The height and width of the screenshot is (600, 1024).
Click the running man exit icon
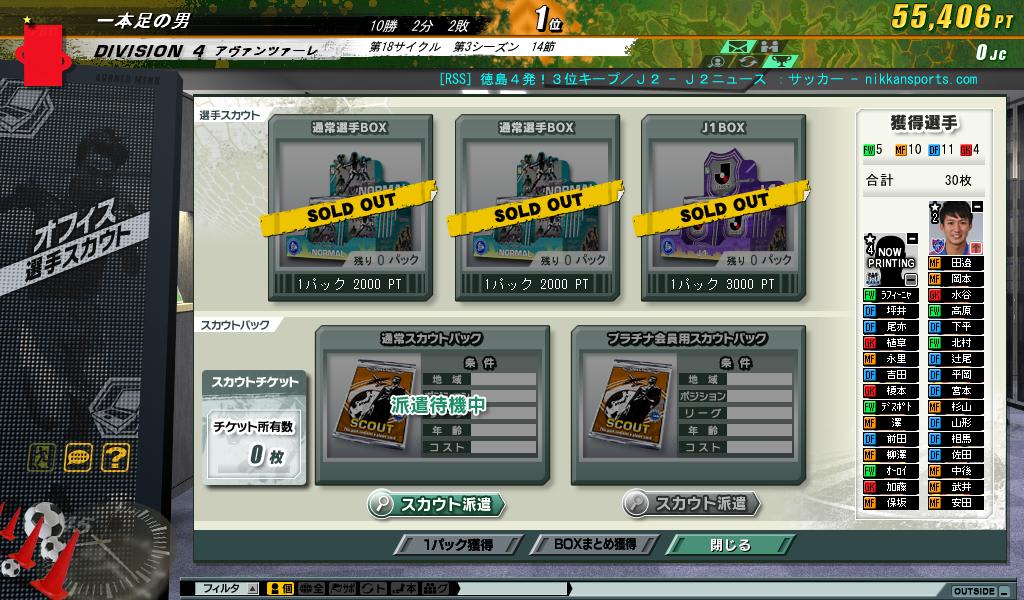[x=41, y=458]
